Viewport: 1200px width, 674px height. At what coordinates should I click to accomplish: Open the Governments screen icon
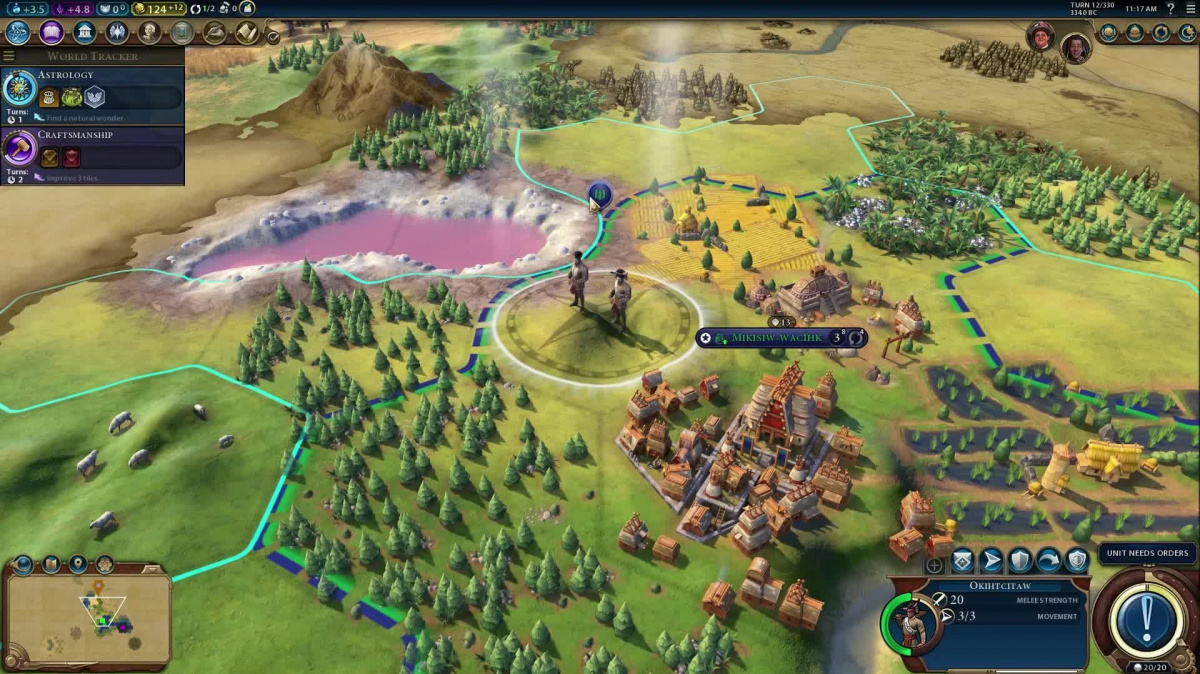[x=85, y=32]
